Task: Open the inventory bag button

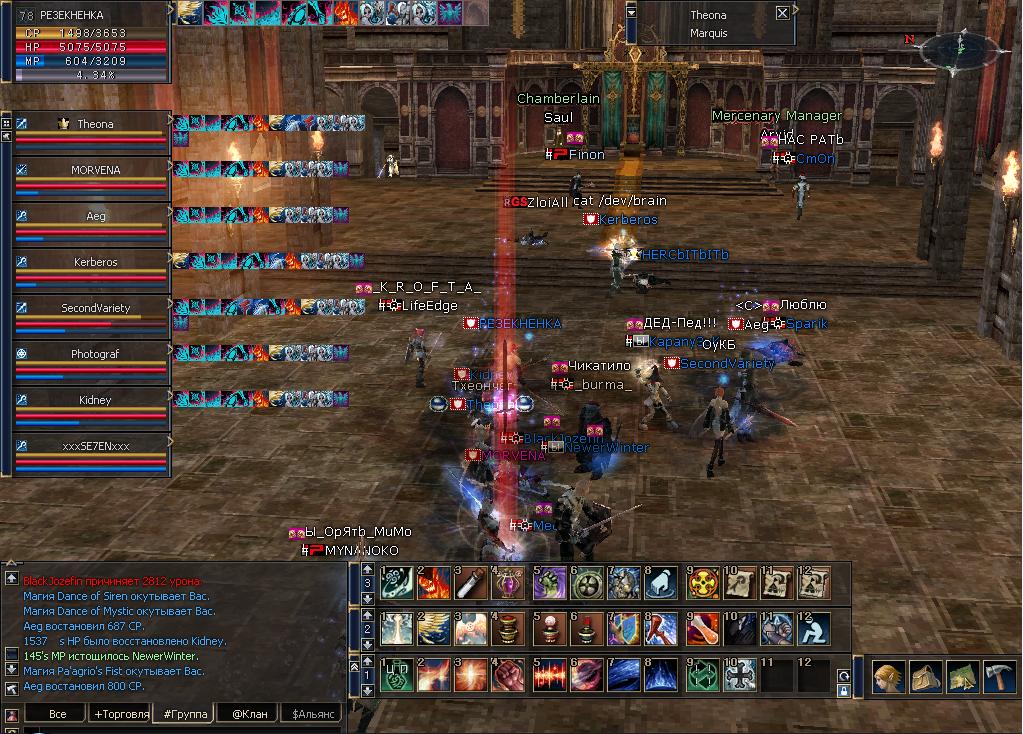Action: pos(925,676)
